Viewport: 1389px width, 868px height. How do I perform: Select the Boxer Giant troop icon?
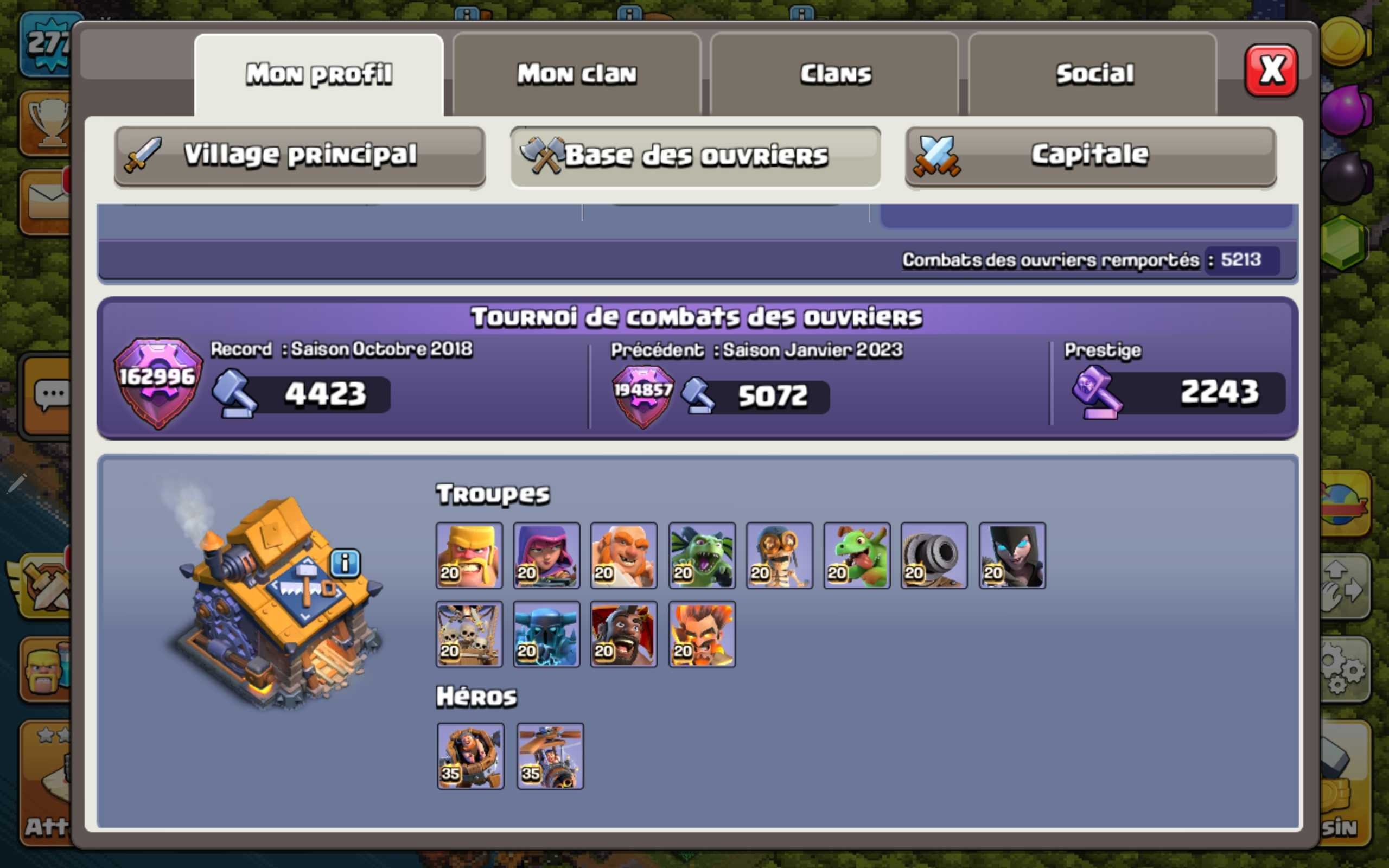(x=623, y=554)
